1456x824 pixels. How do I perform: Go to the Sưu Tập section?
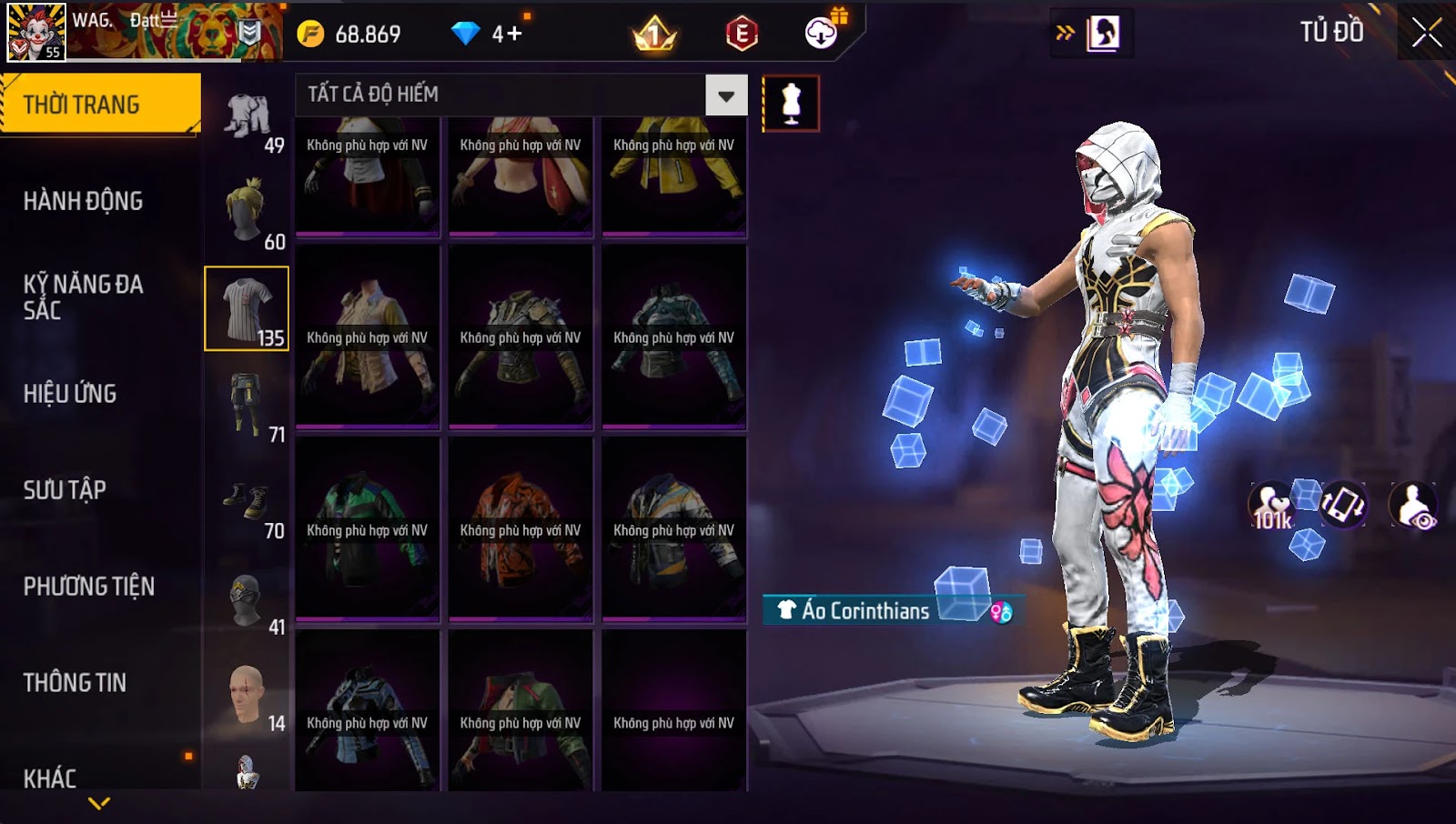tap(65, 490)
